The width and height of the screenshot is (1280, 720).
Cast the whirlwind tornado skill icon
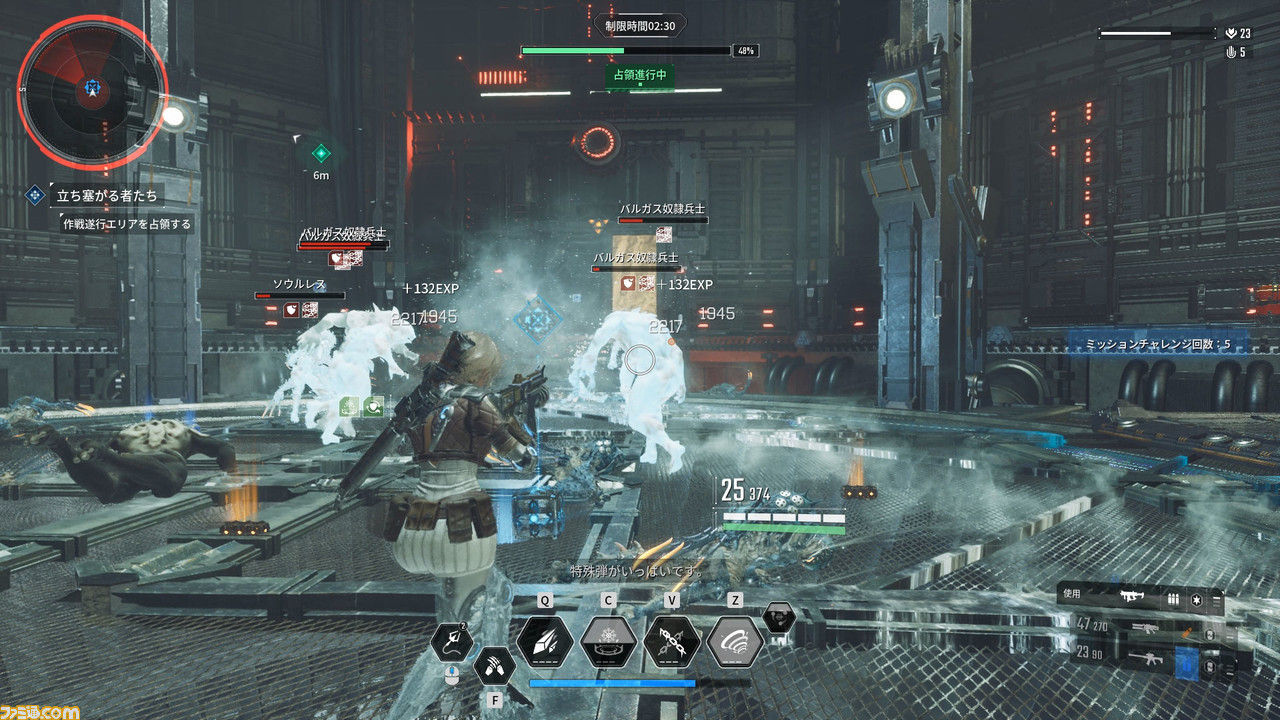click(x=735, y=640)
